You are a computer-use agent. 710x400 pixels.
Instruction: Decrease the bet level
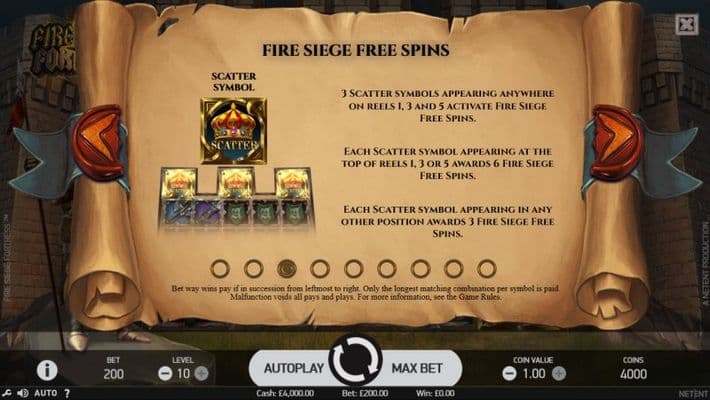click(165, 373)
